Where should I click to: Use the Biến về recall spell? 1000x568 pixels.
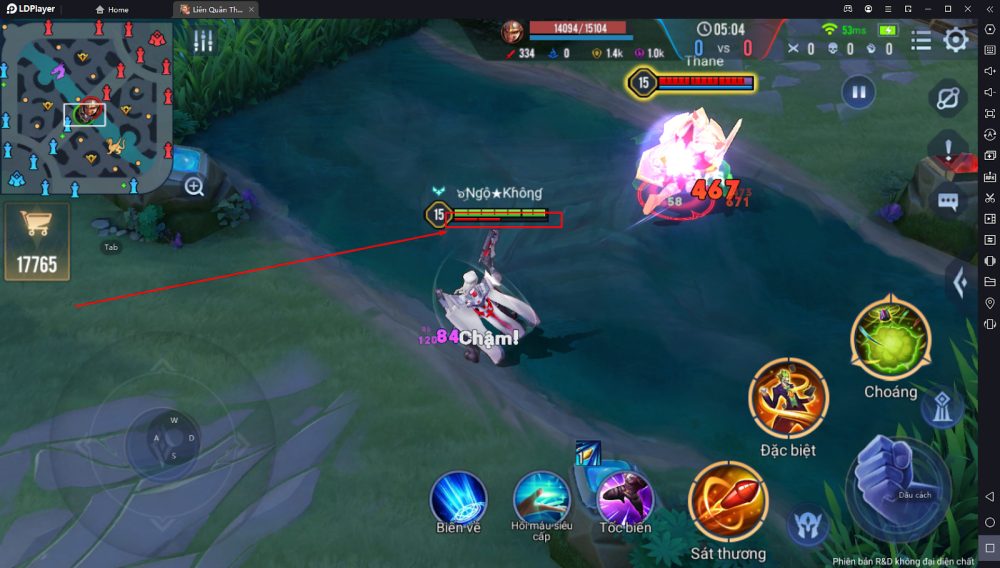[458, 498]
